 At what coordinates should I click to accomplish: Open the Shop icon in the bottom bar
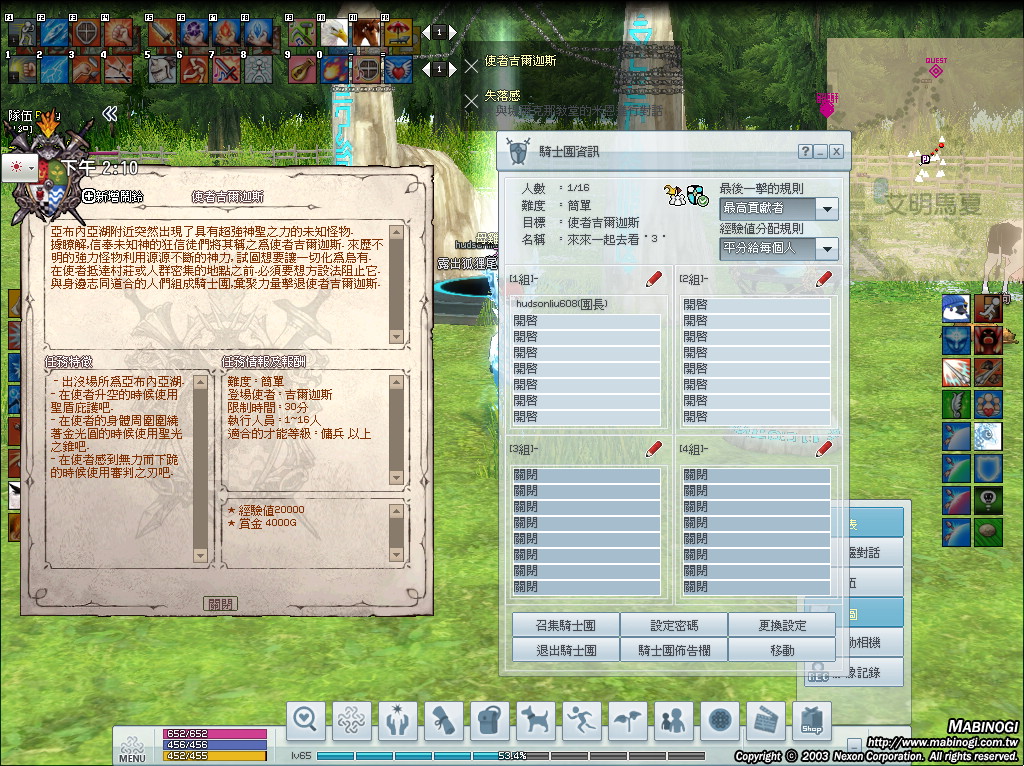tap(811, 718)
